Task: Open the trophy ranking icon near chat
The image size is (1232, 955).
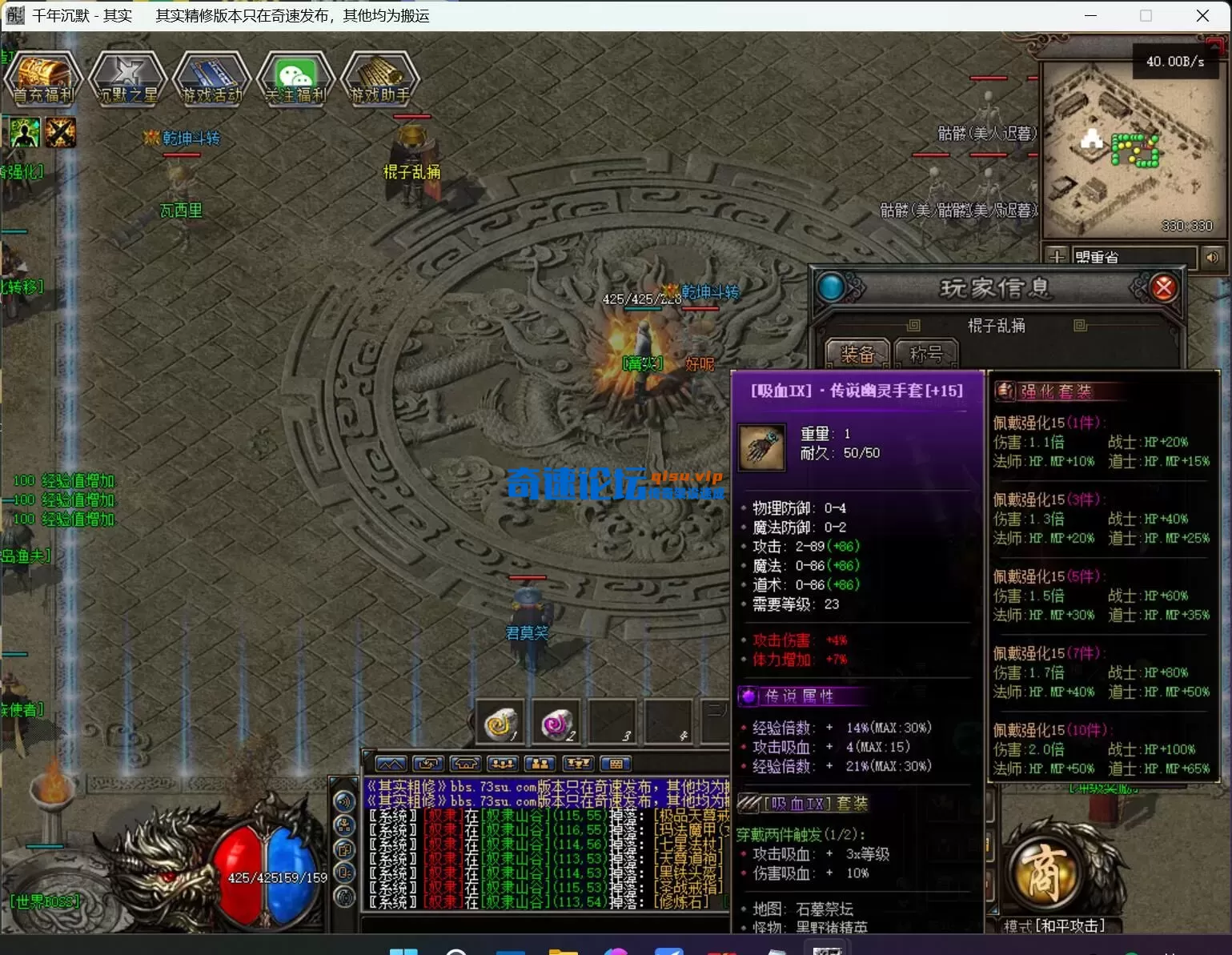Action: [x=578, y=764]
